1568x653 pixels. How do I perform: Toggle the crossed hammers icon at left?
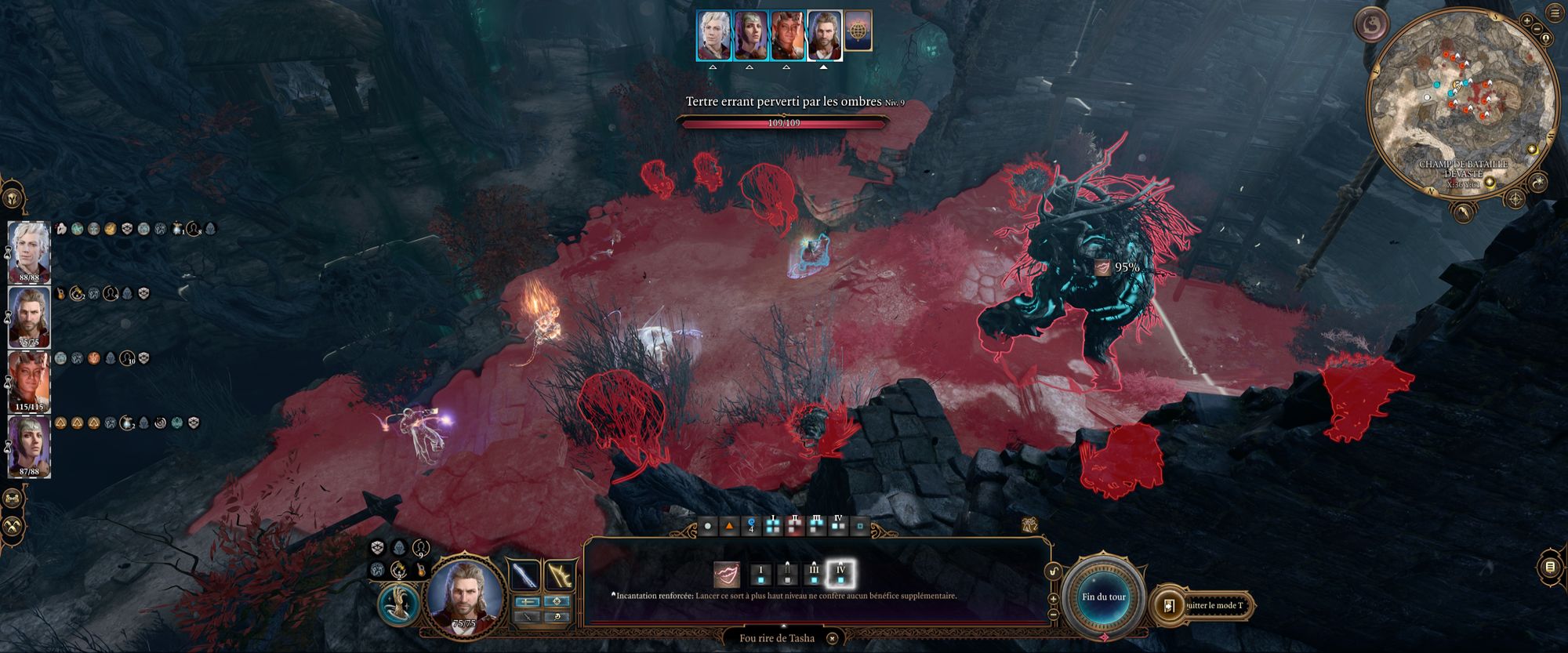tap(13, 526)
